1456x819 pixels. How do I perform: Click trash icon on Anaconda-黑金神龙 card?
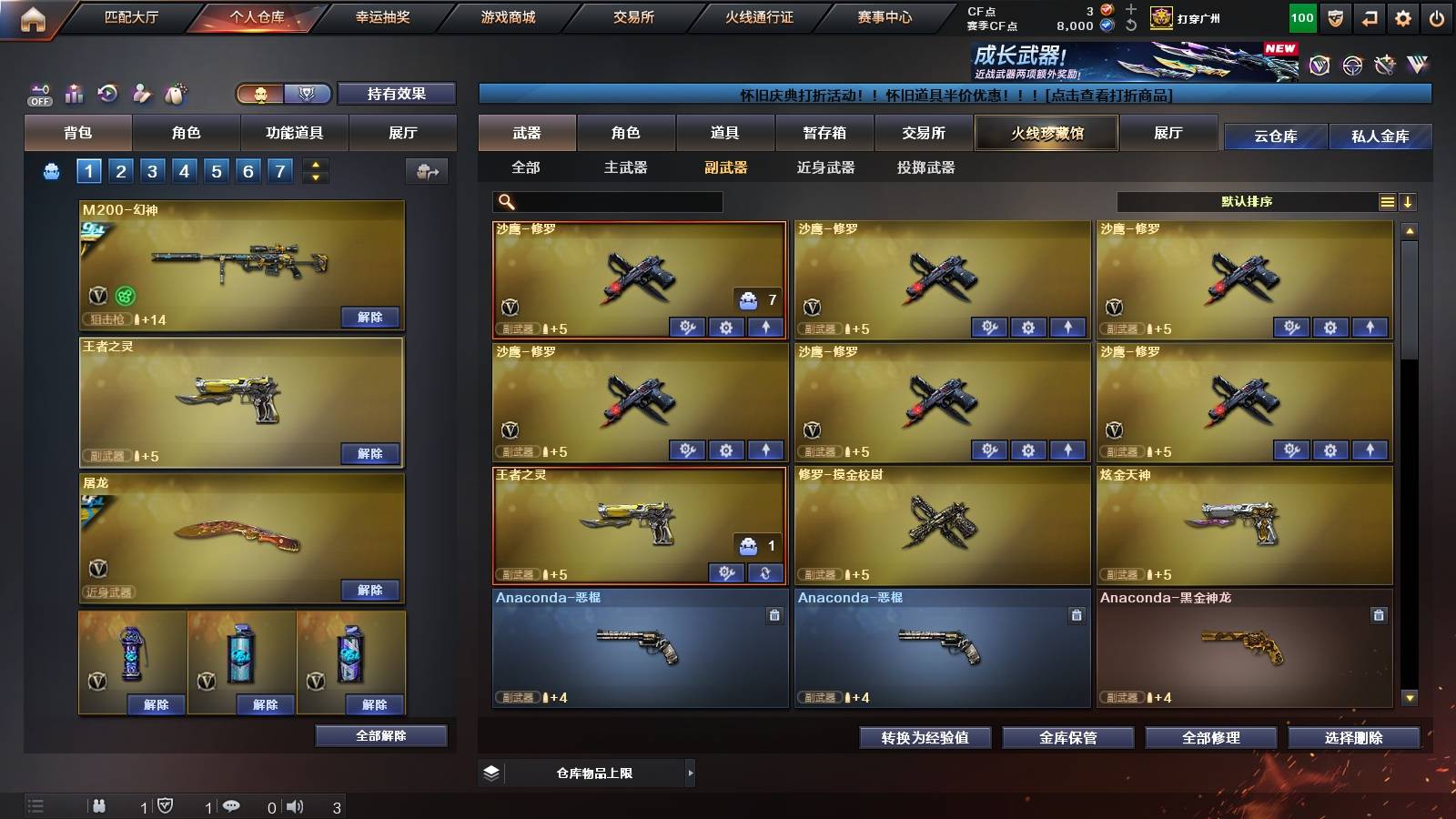1377,615
